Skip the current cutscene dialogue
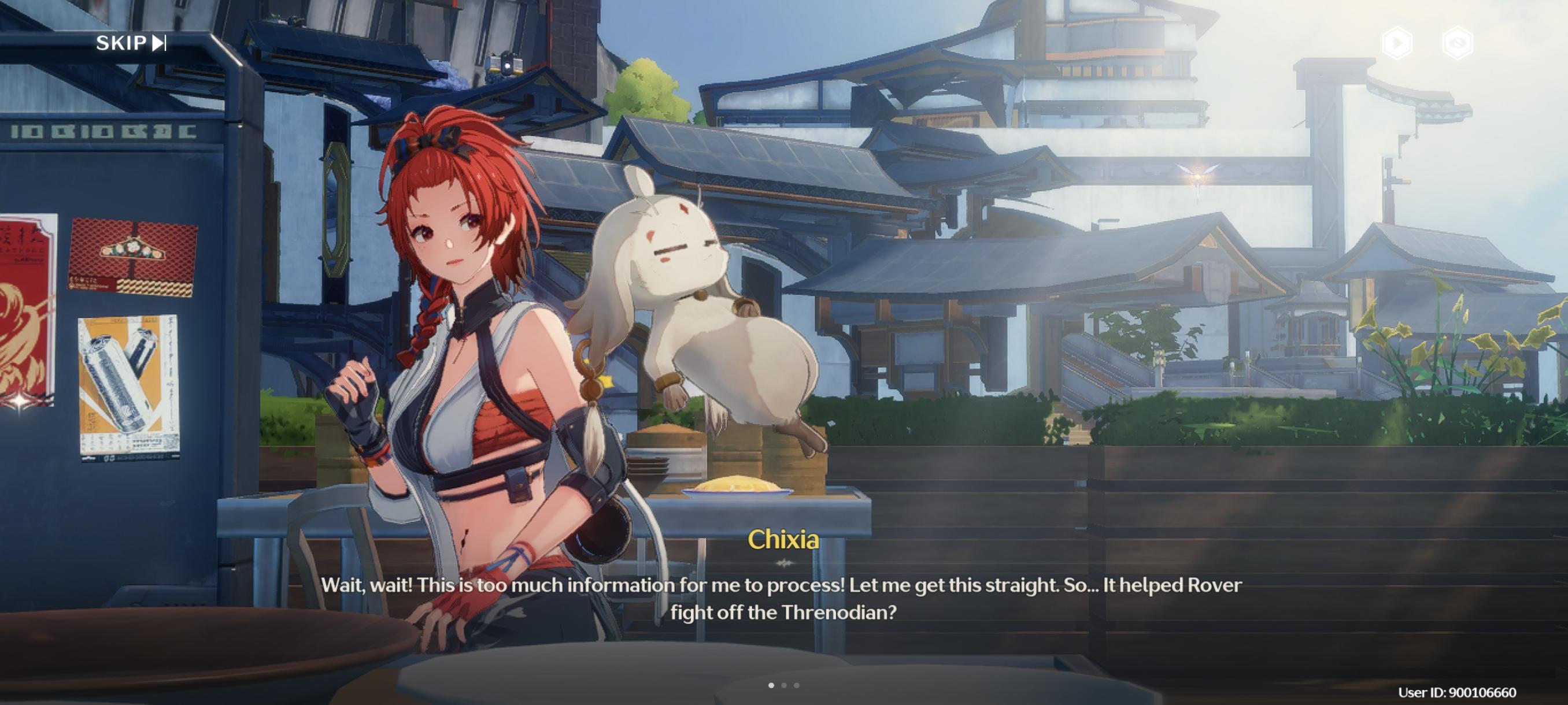Screen dimensions: 1568x705 coord(131,43)
